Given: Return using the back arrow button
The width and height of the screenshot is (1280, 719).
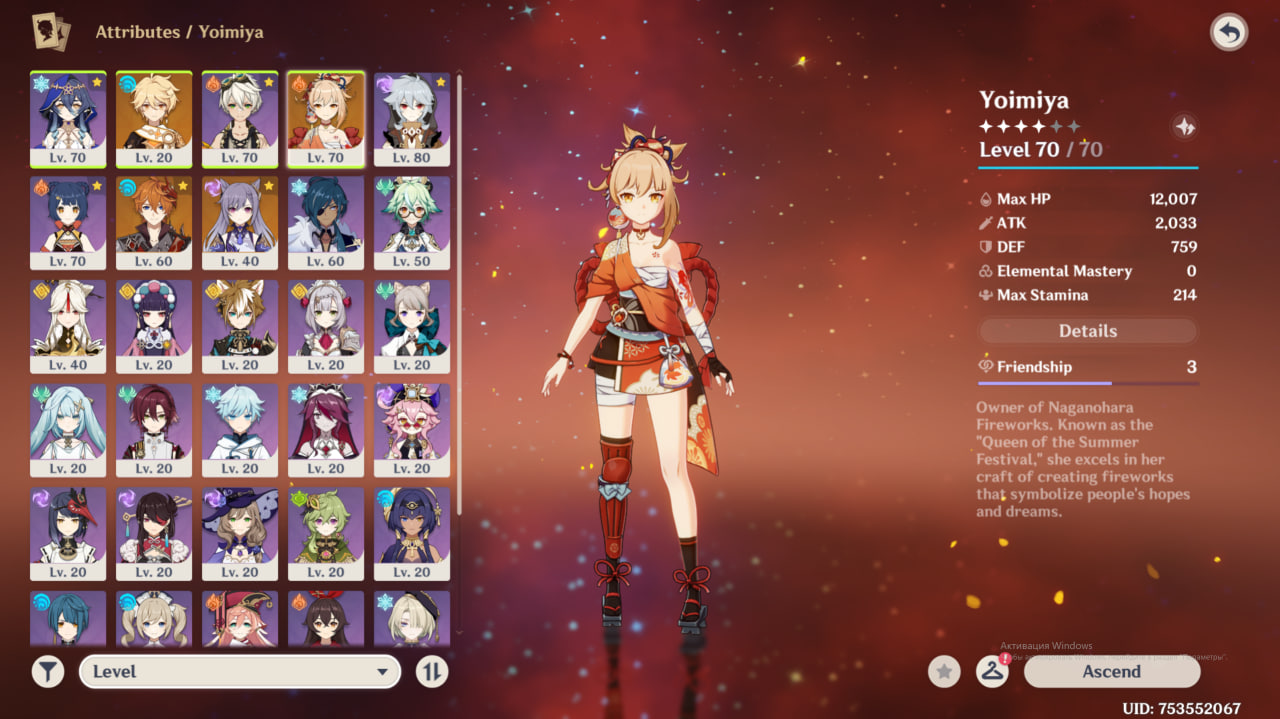Looking at the screenshot, I should [1229, 33].
